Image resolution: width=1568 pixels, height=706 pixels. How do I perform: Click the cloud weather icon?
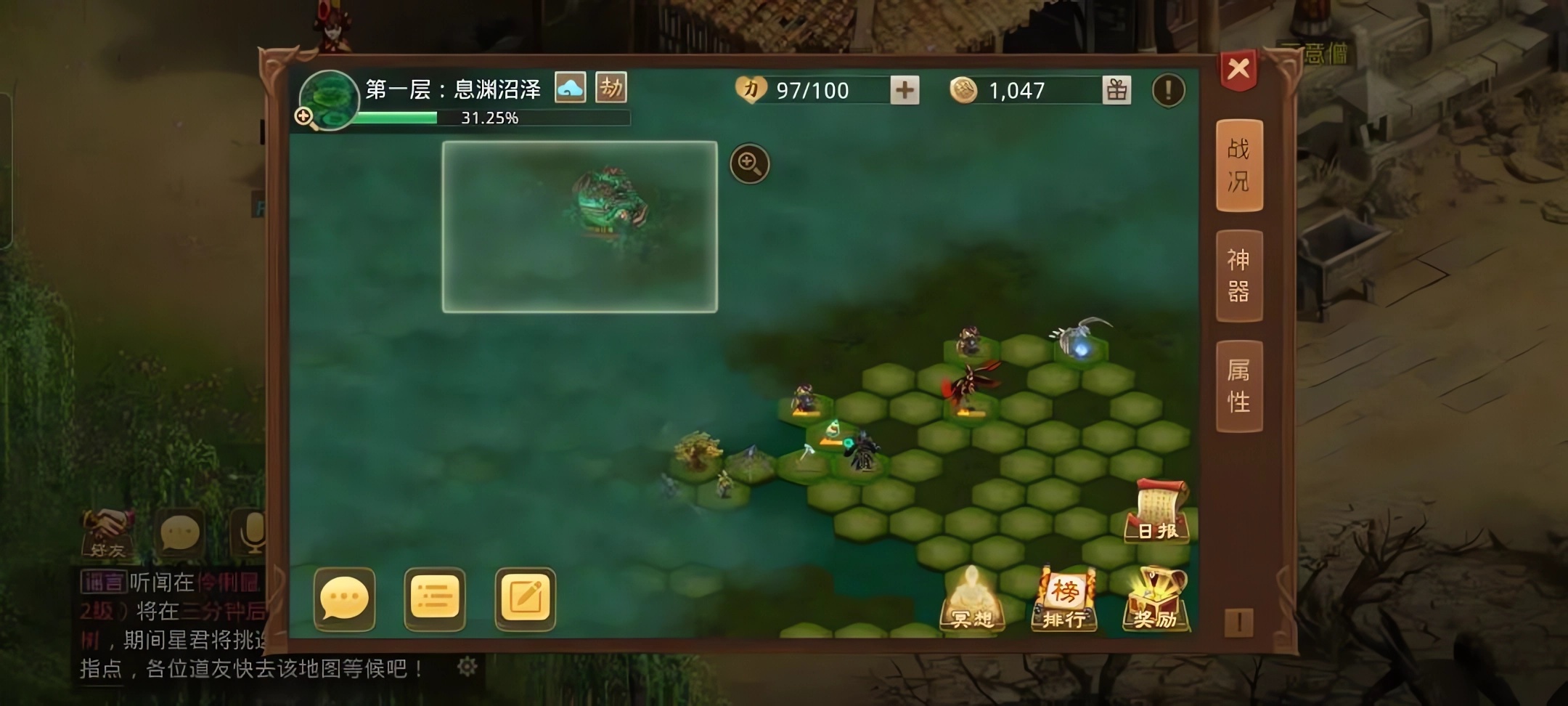point(571,89)
